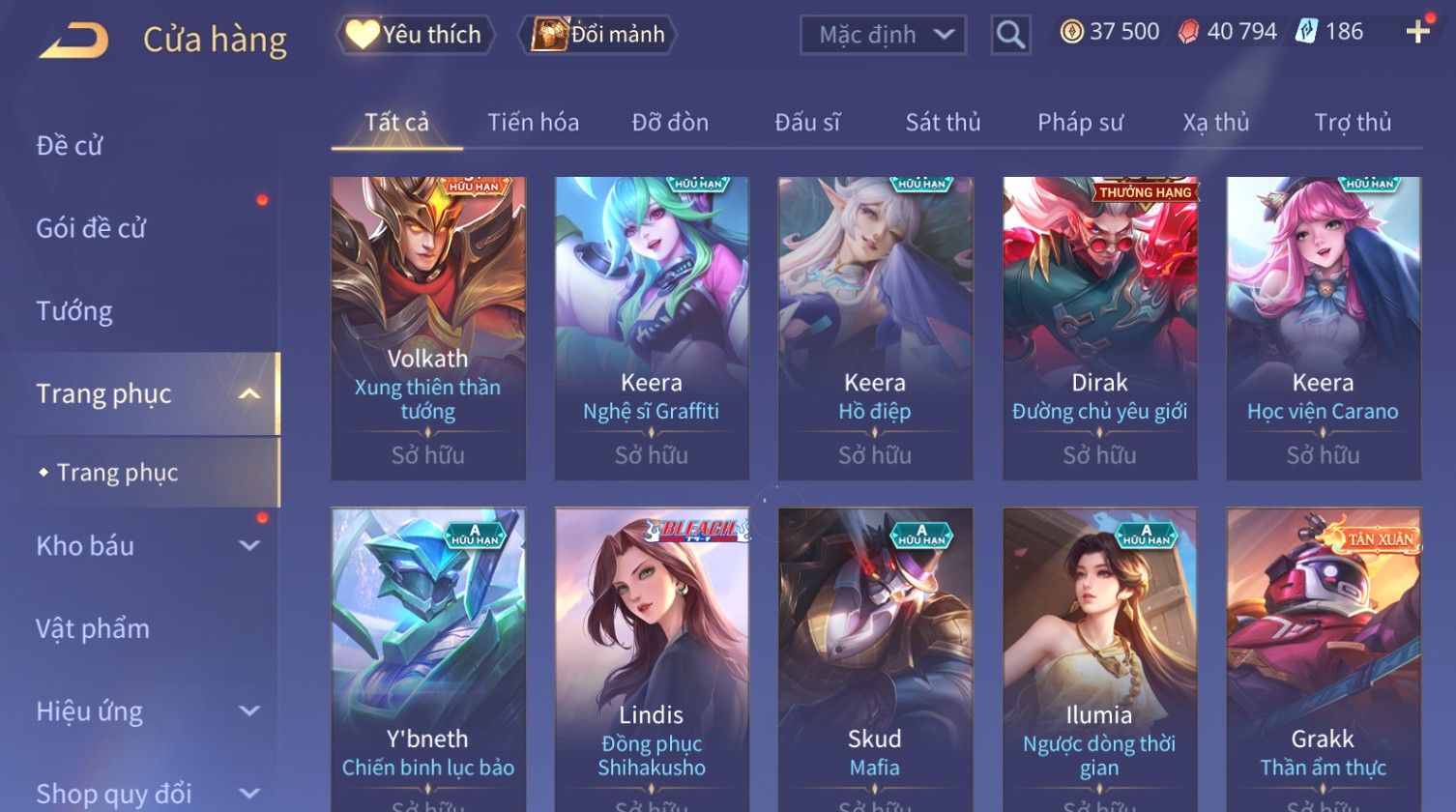
Task: Open the Đổi mảnh exchange
Action: tap(599, 35)
